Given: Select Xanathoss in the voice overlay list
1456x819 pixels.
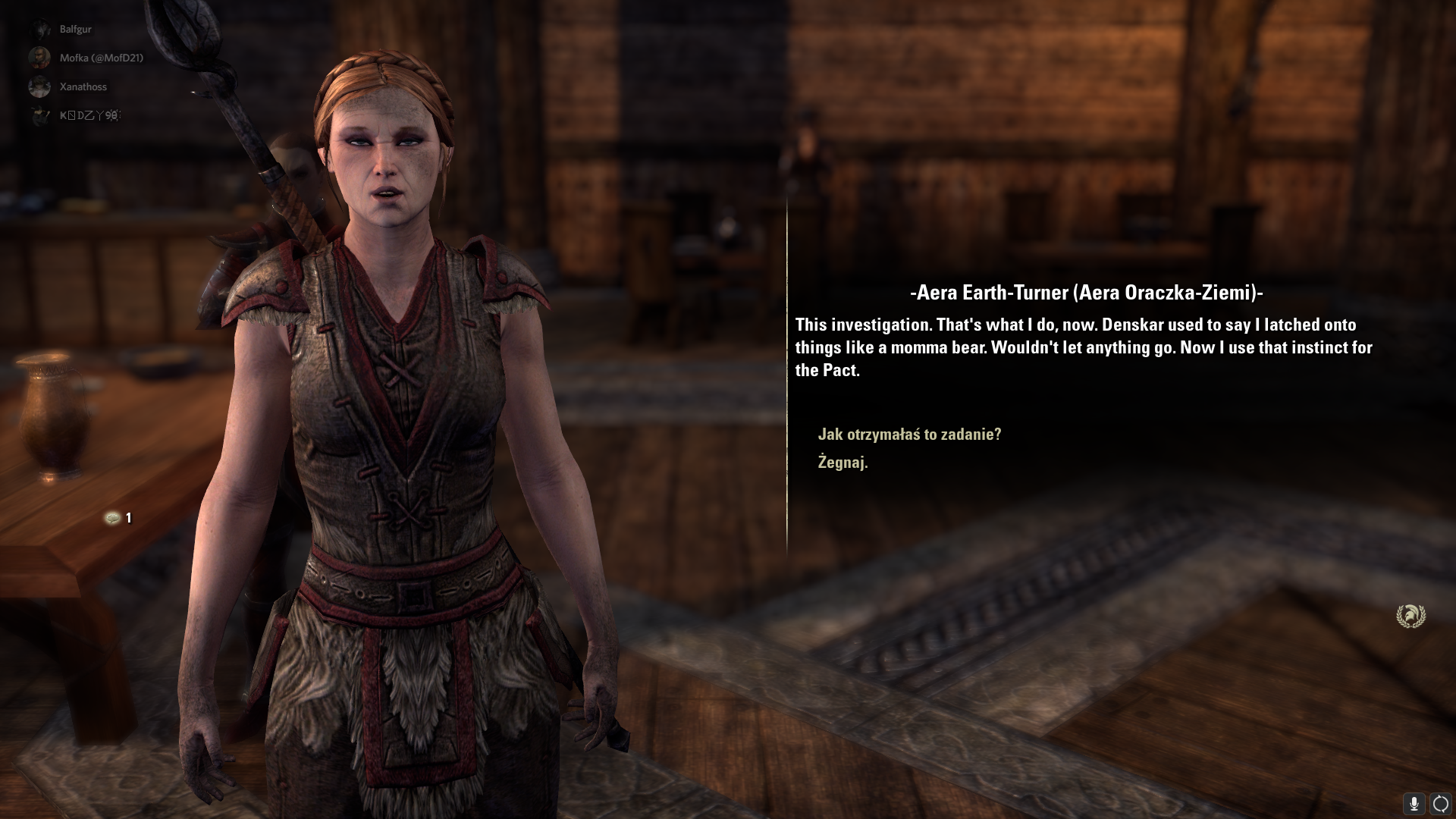Looking at the screenshot, I should point(83,86).
